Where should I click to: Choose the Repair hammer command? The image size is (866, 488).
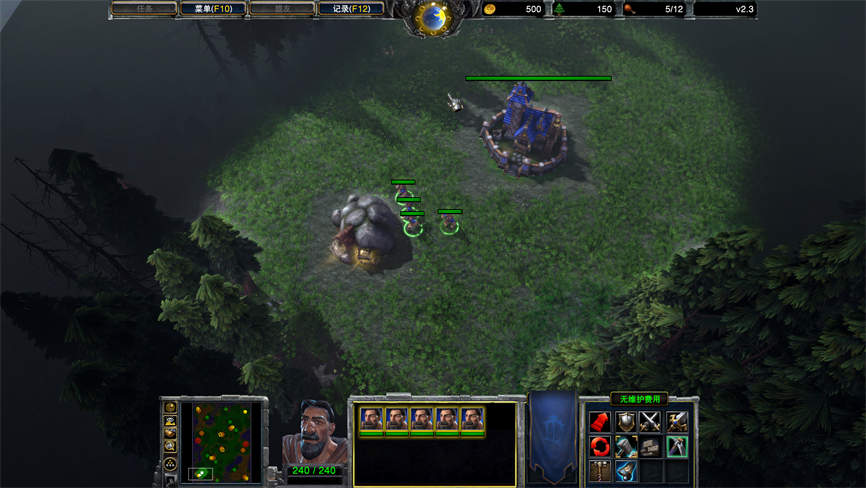click(626, 446)
